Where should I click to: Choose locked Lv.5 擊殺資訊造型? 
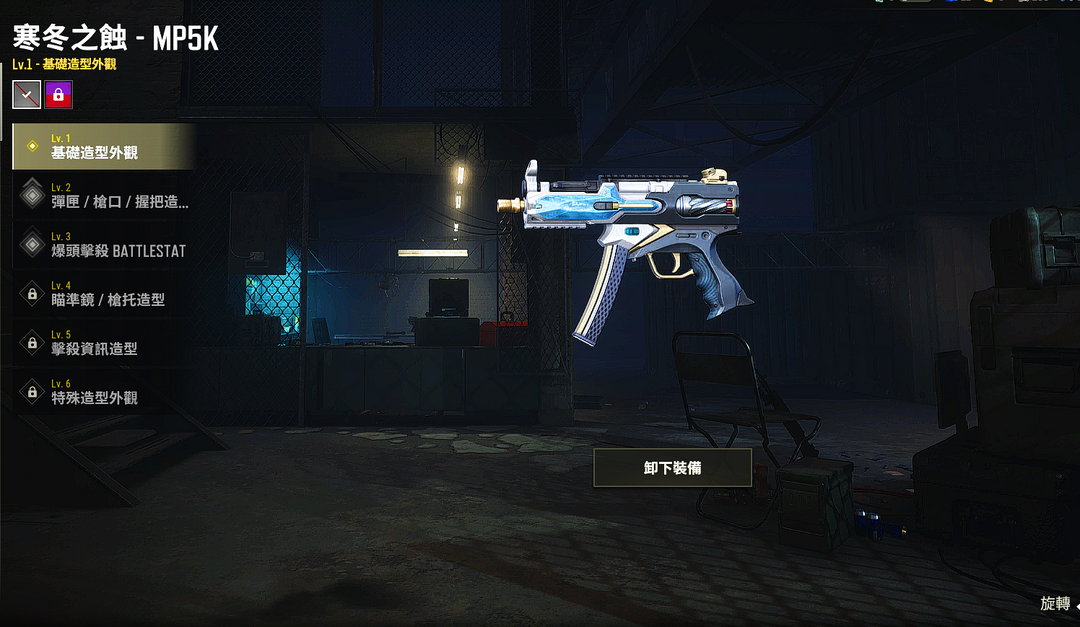click(x=102, y=342)
